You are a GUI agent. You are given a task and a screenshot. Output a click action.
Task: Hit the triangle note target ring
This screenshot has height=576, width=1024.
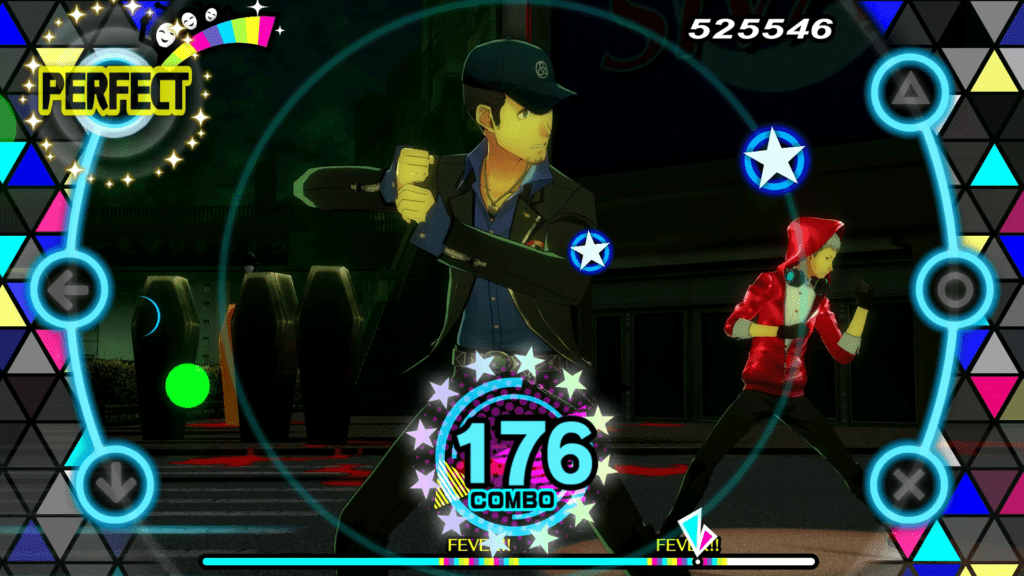(x=909, y=95)
